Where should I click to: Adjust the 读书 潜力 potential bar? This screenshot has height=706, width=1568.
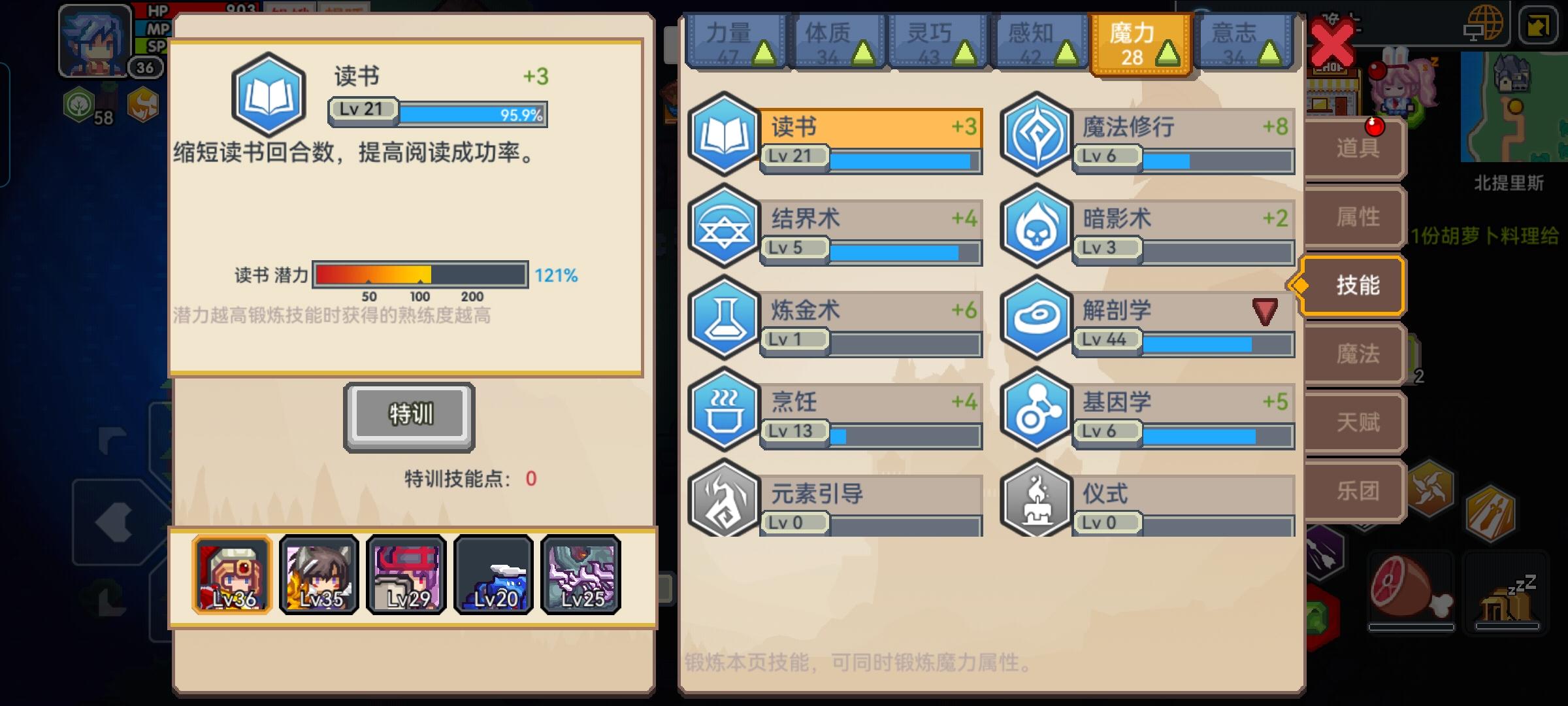419,274
